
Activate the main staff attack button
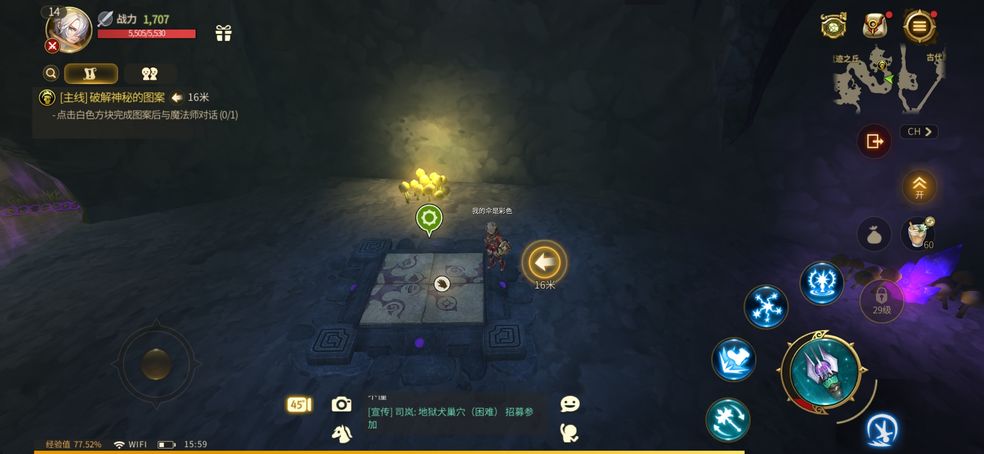tap(824, 372)
